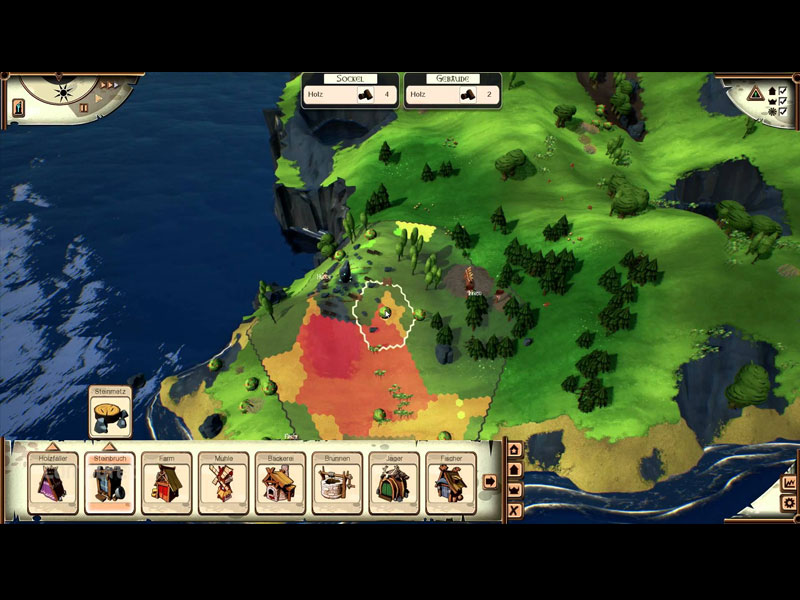Click the statue icon by the sun dial
This screenshot has height=600, width=800.
point(18,109)
